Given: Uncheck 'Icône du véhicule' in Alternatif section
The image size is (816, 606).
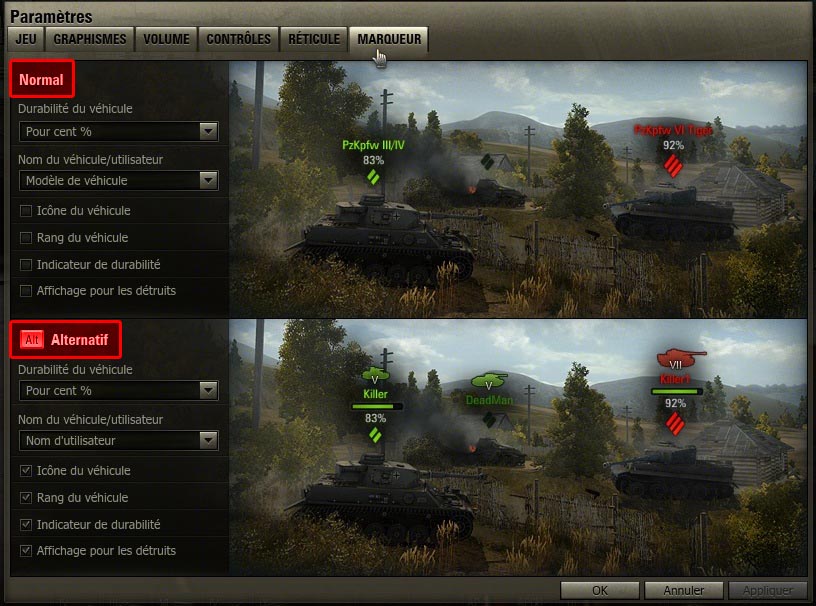Looking at the screenshot, I should (26, 471).
